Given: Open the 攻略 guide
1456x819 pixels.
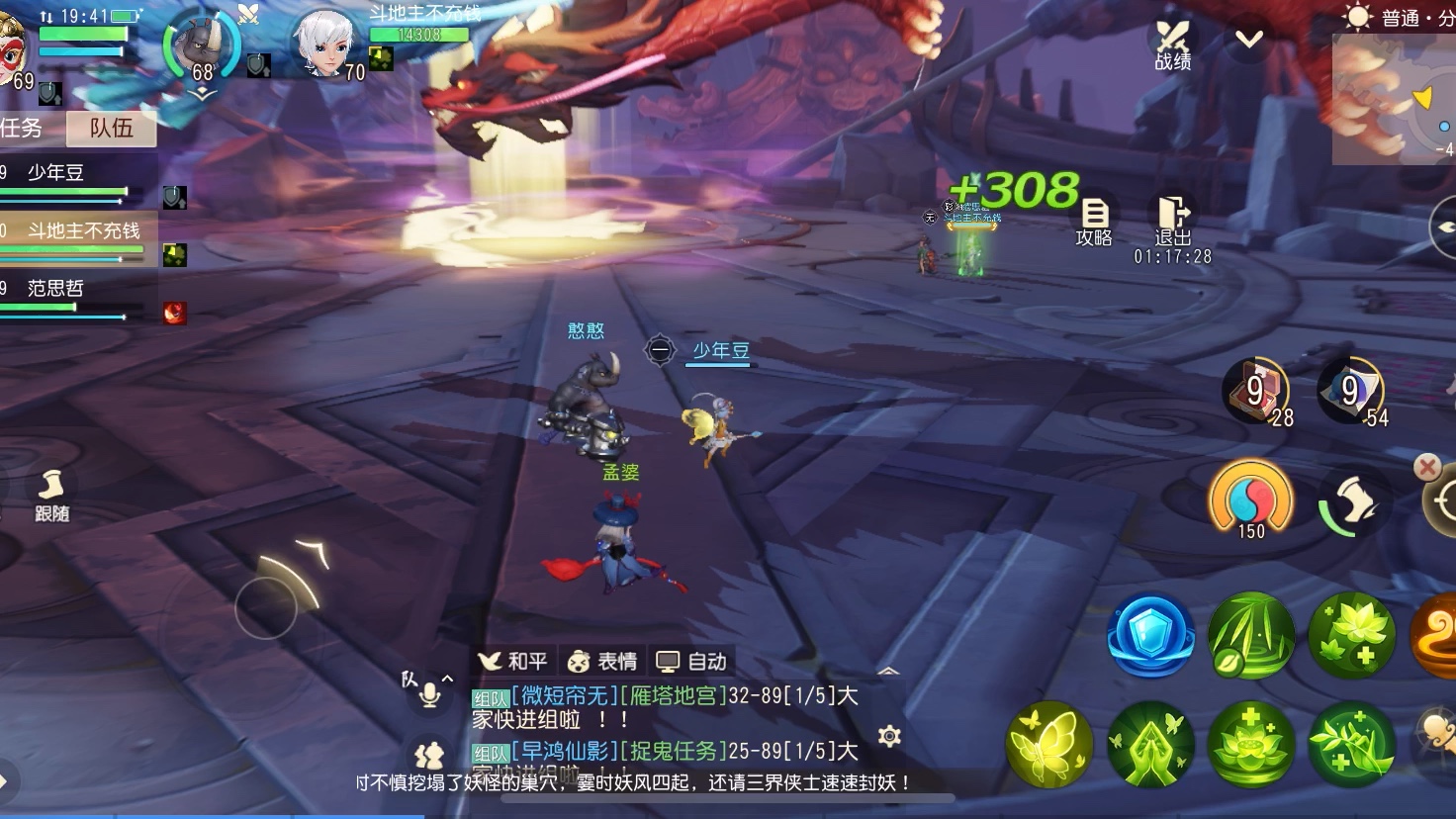Looking at the screenshot, I should pyautogui.click(x=1094, y=222).
